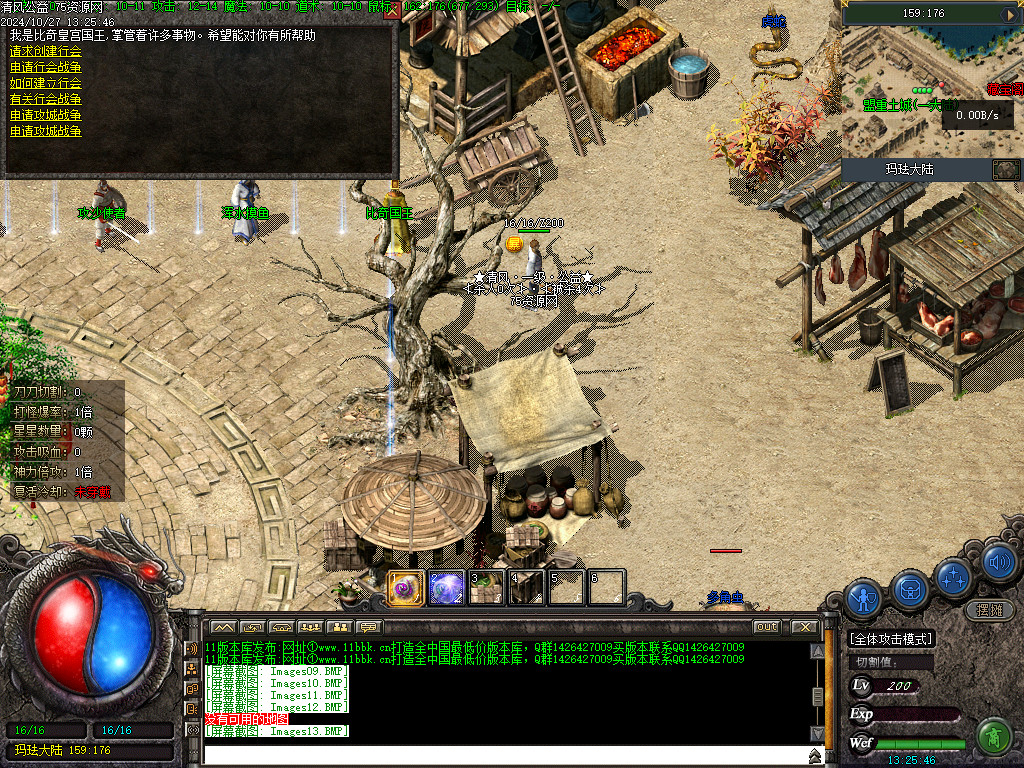
Task: Open the character equipment panel icon
Action: click(x=863, y=597)
